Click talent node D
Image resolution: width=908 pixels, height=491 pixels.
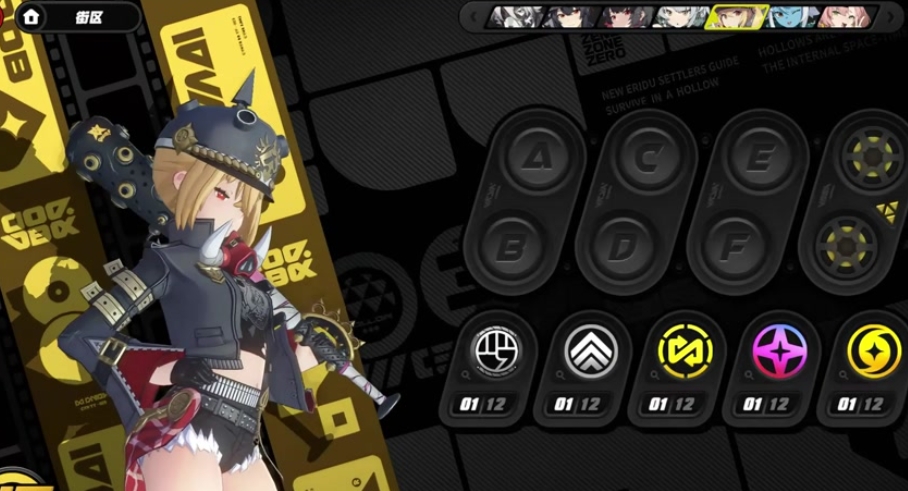point(622,244)
